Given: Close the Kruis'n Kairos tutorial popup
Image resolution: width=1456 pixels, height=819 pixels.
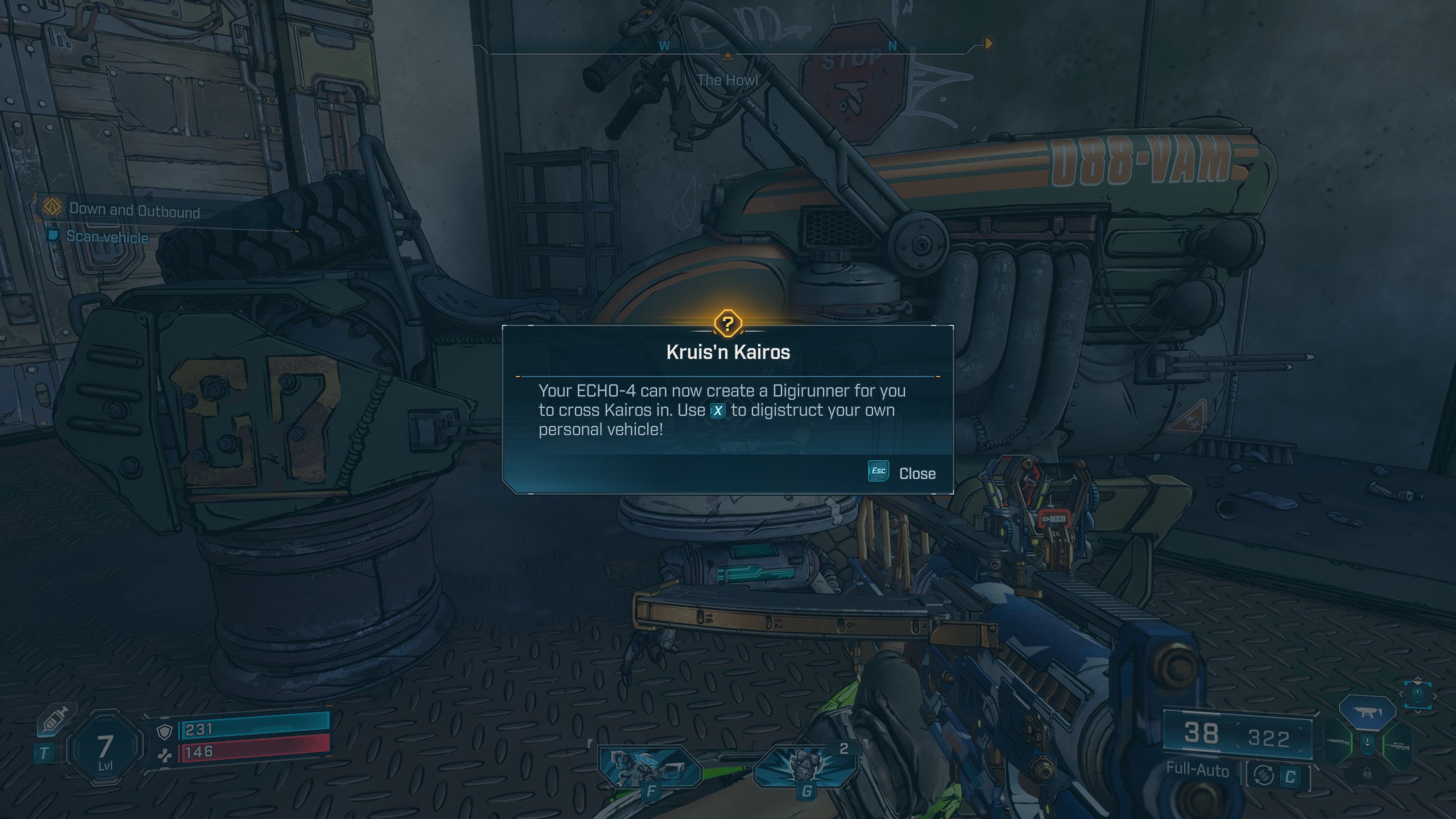Looking at the screenshot, I should (903, 473).
